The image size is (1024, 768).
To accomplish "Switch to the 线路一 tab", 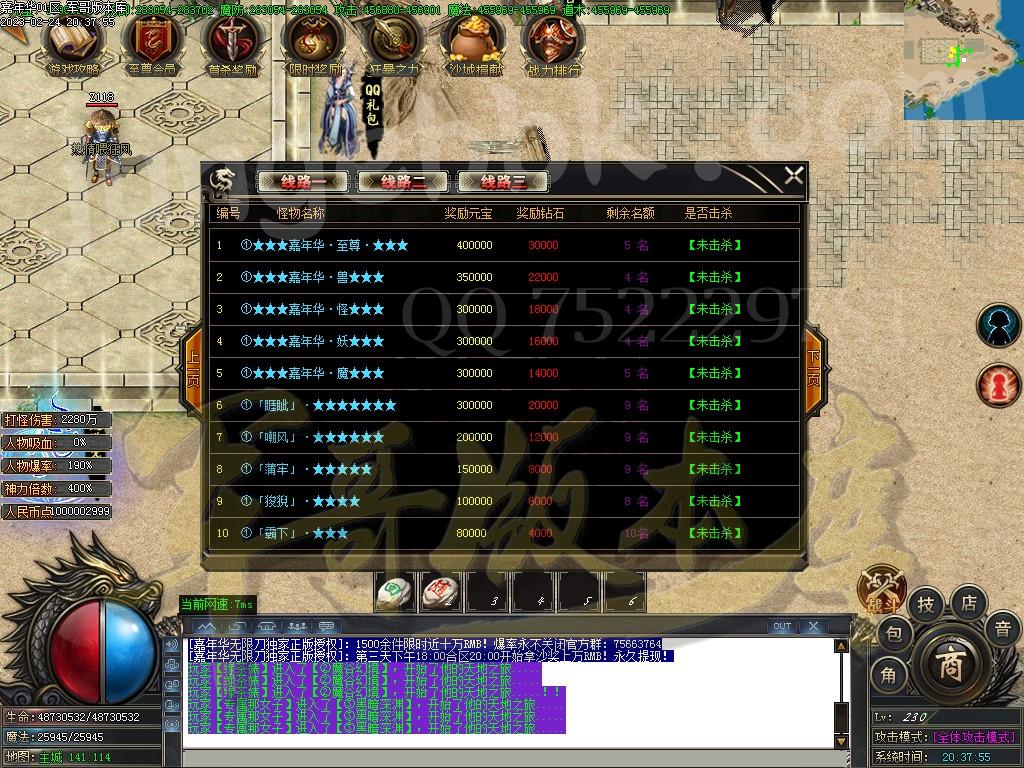I will (x=303, y=182).
